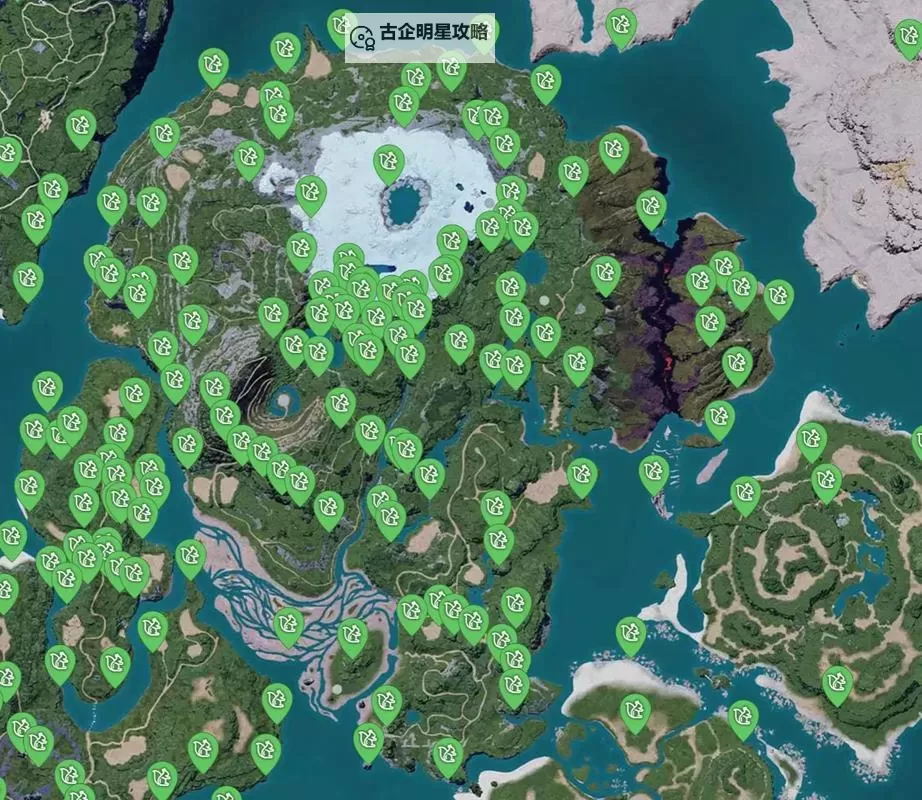This screenshot has width=922, height=800.
Task: Select the snowfield marker beside the crater lake
Action: (388, 163)
